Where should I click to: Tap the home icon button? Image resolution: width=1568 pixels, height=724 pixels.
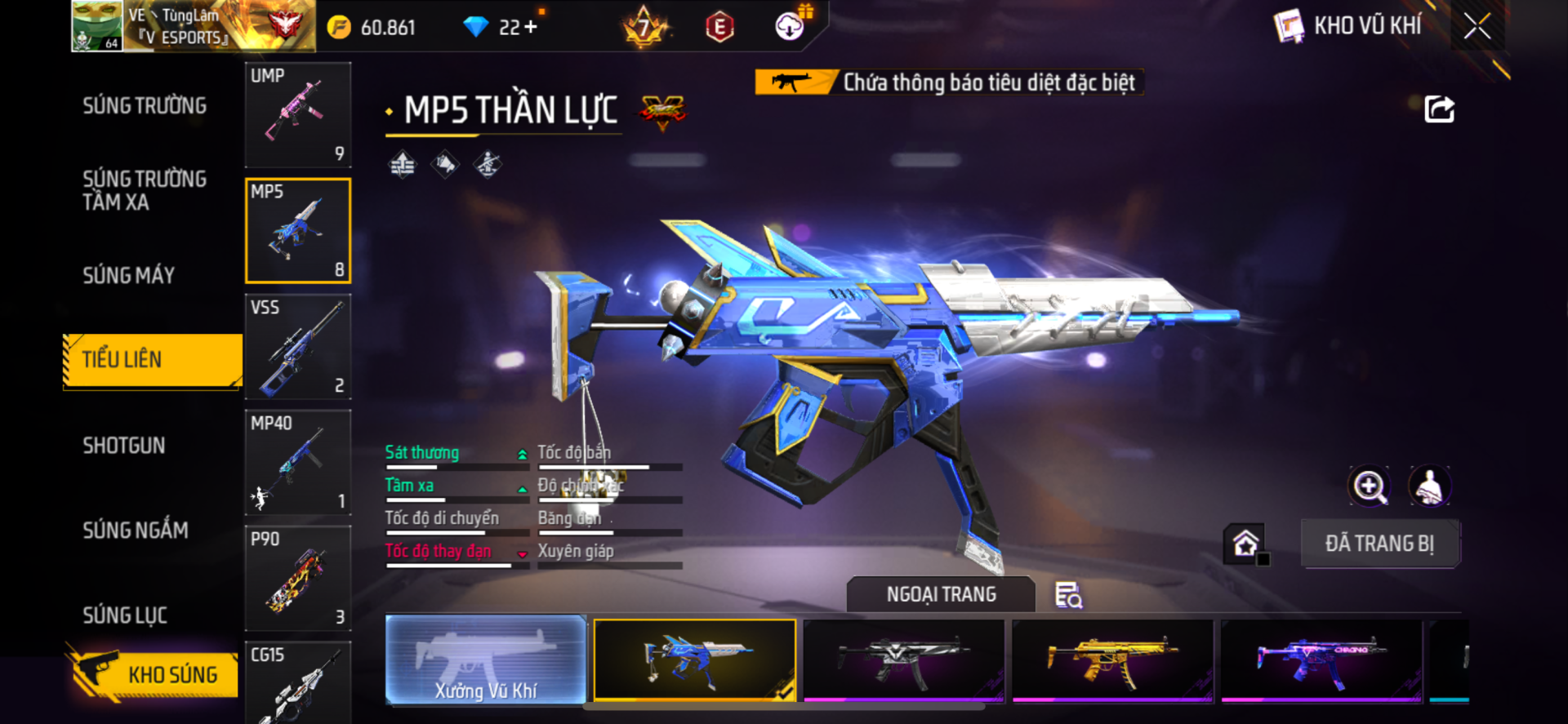click(x=1245, y=544)
